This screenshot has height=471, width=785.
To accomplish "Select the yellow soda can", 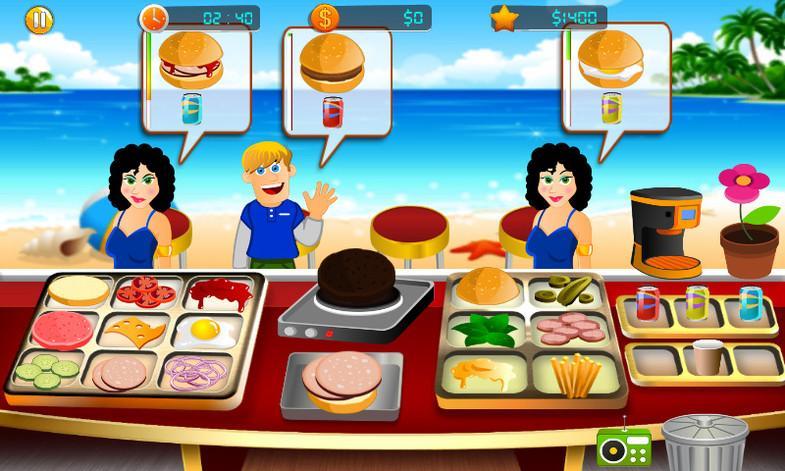I will [697, 303].
